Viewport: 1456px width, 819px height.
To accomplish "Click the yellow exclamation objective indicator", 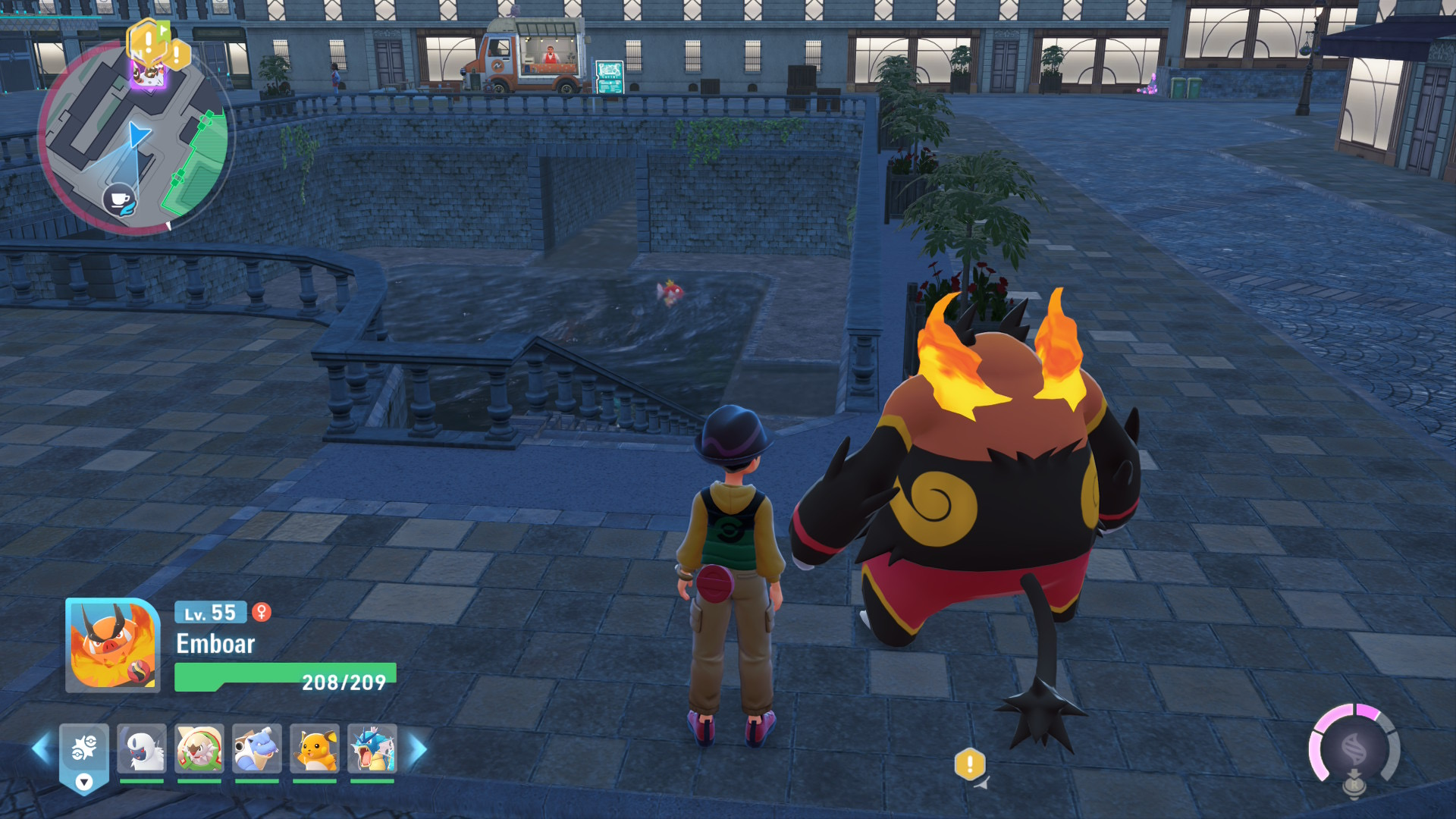I will [969, 764].
